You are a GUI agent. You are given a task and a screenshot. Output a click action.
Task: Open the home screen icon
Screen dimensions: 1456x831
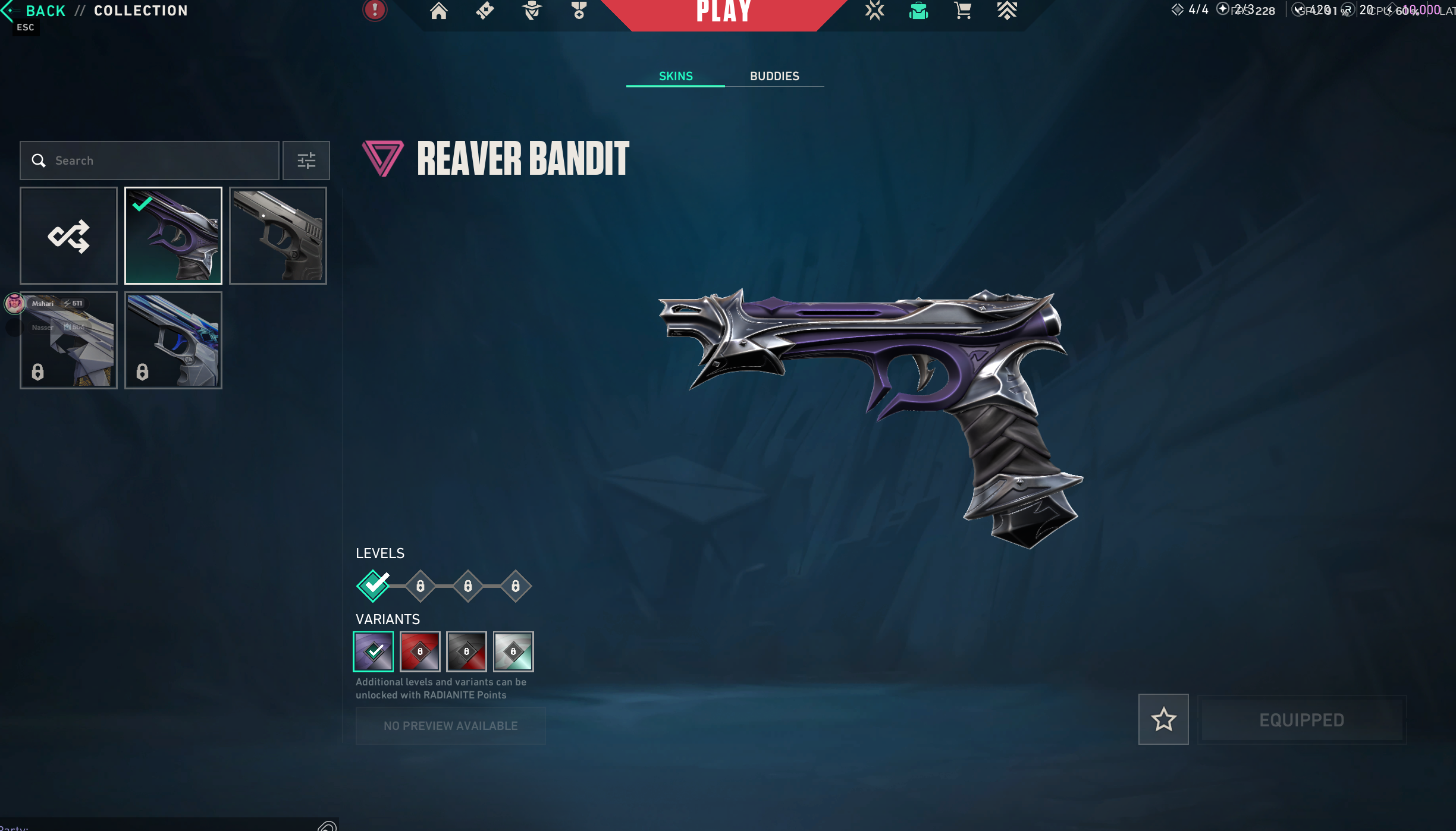coord(438,11)
